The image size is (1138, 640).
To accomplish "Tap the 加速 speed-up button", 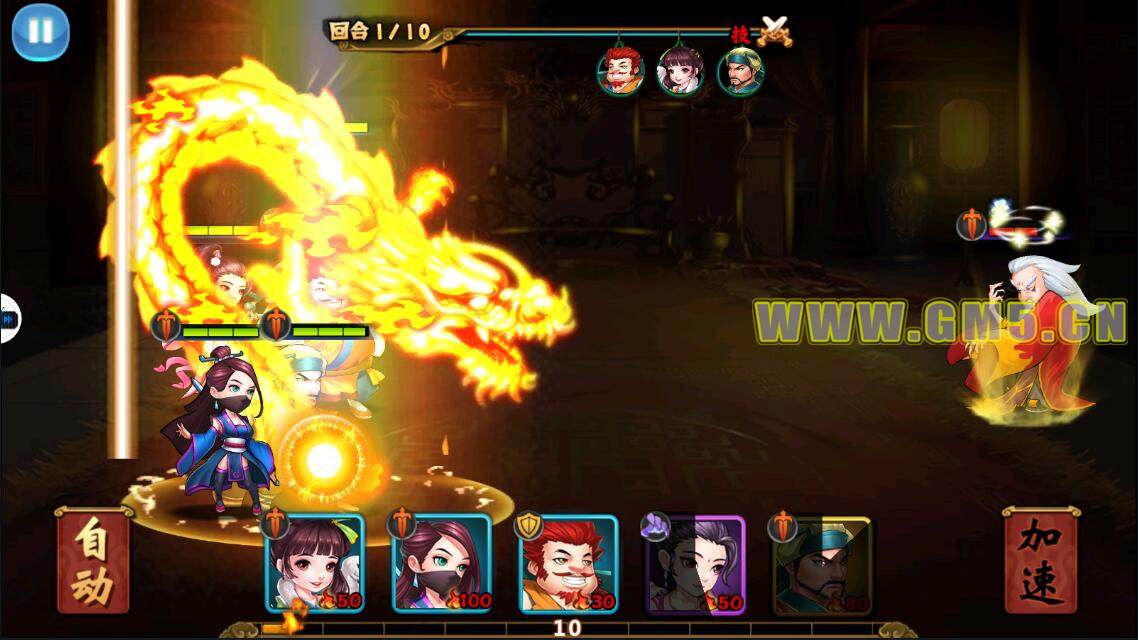I will click(1040, 563).
